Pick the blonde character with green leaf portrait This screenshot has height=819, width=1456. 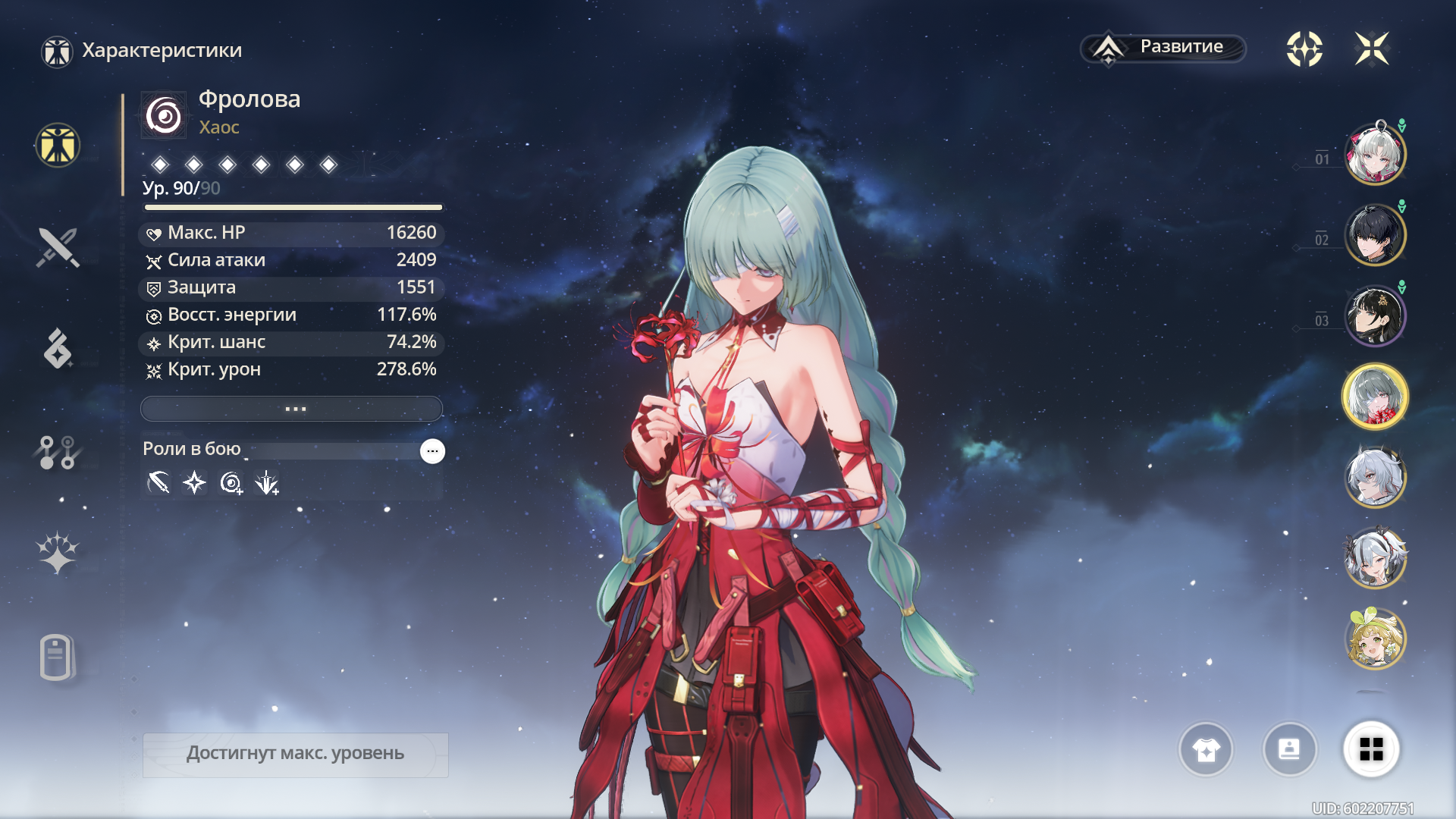click(1375, 639)
